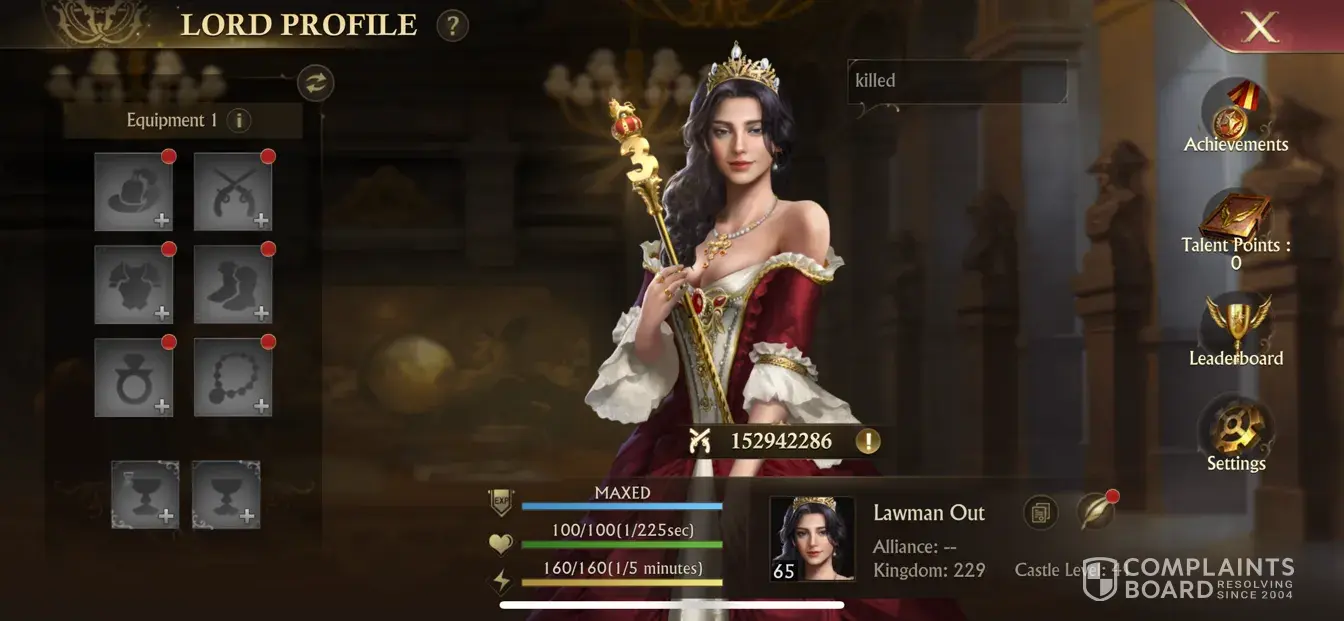The height and width of the screenshot is (621, 1344).
Task: Select the chest armor equipment slot
Action: (134, 285)
